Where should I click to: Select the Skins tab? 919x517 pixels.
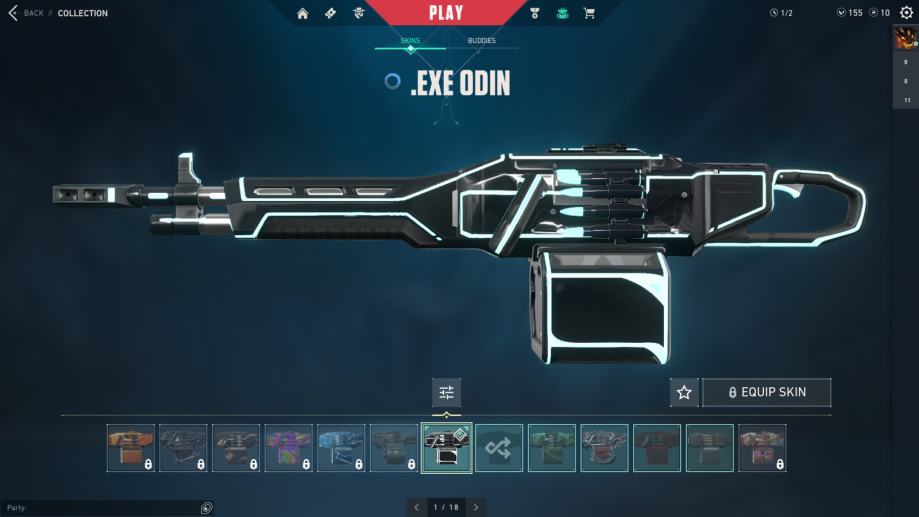pos(410,41)
